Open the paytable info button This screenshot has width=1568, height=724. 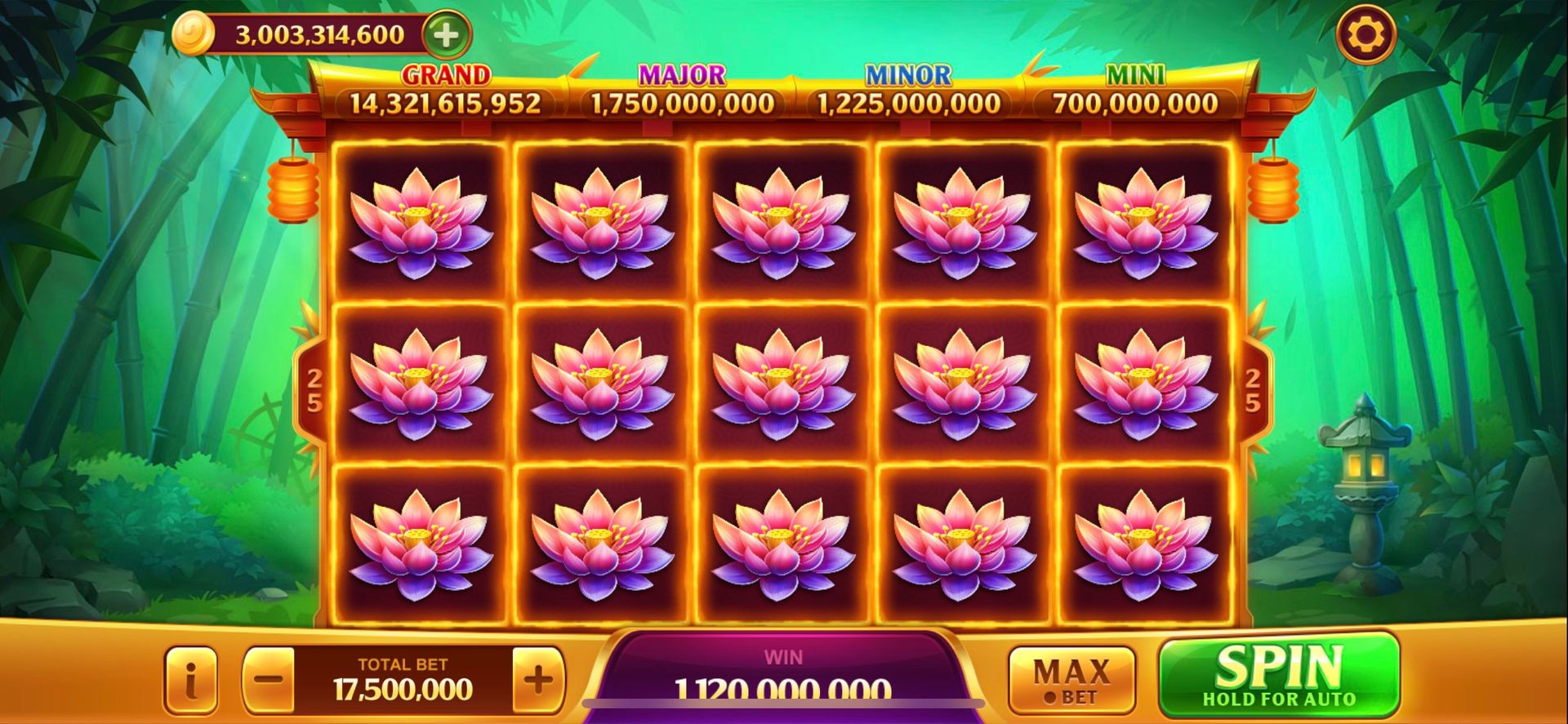191,680
